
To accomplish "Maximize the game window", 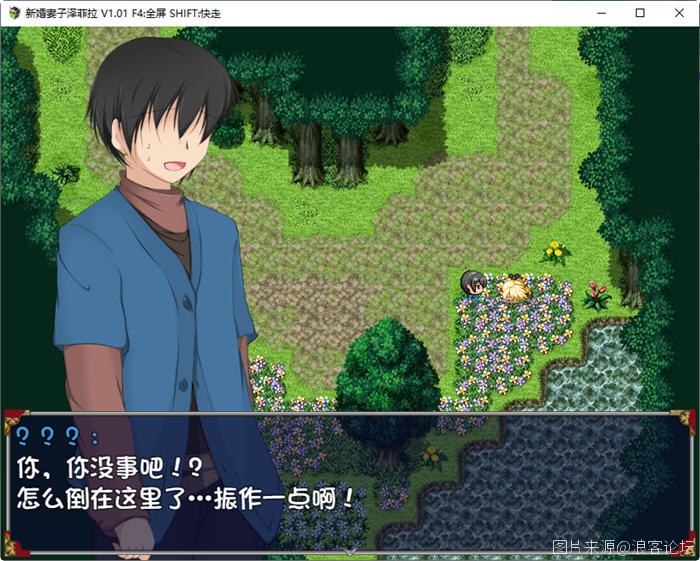I will pyautogui.click(x=640, y=13).
